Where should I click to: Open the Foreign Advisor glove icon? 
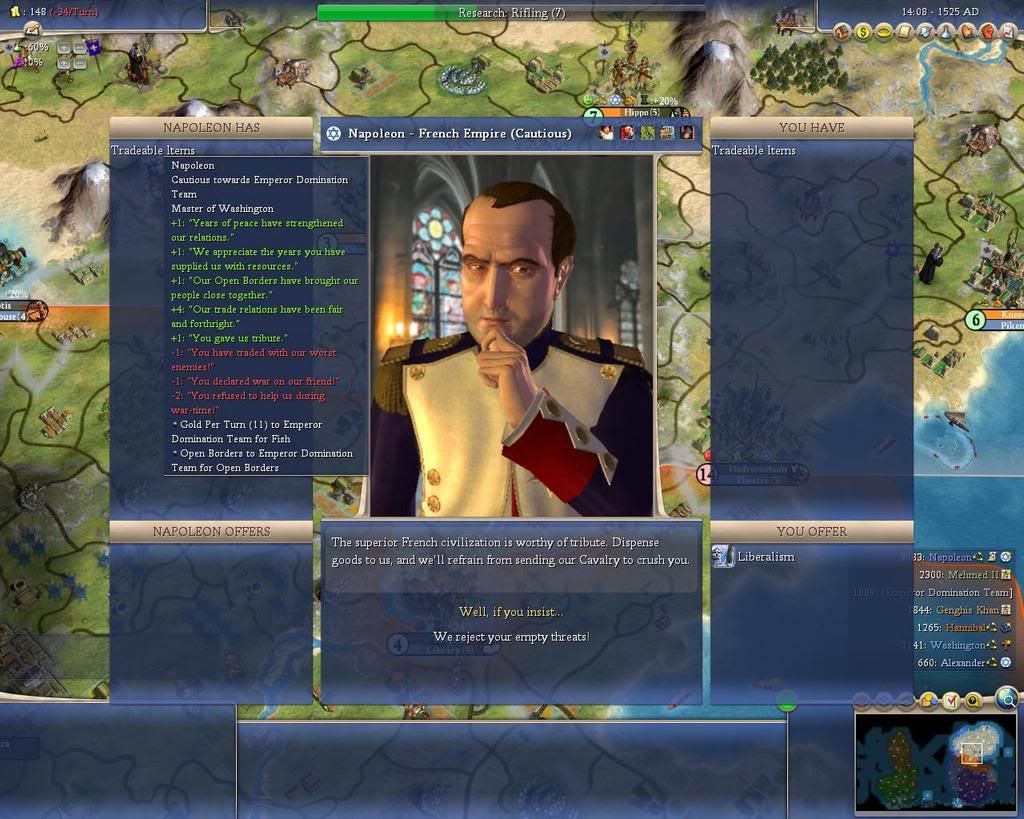(x=968, y=32)
